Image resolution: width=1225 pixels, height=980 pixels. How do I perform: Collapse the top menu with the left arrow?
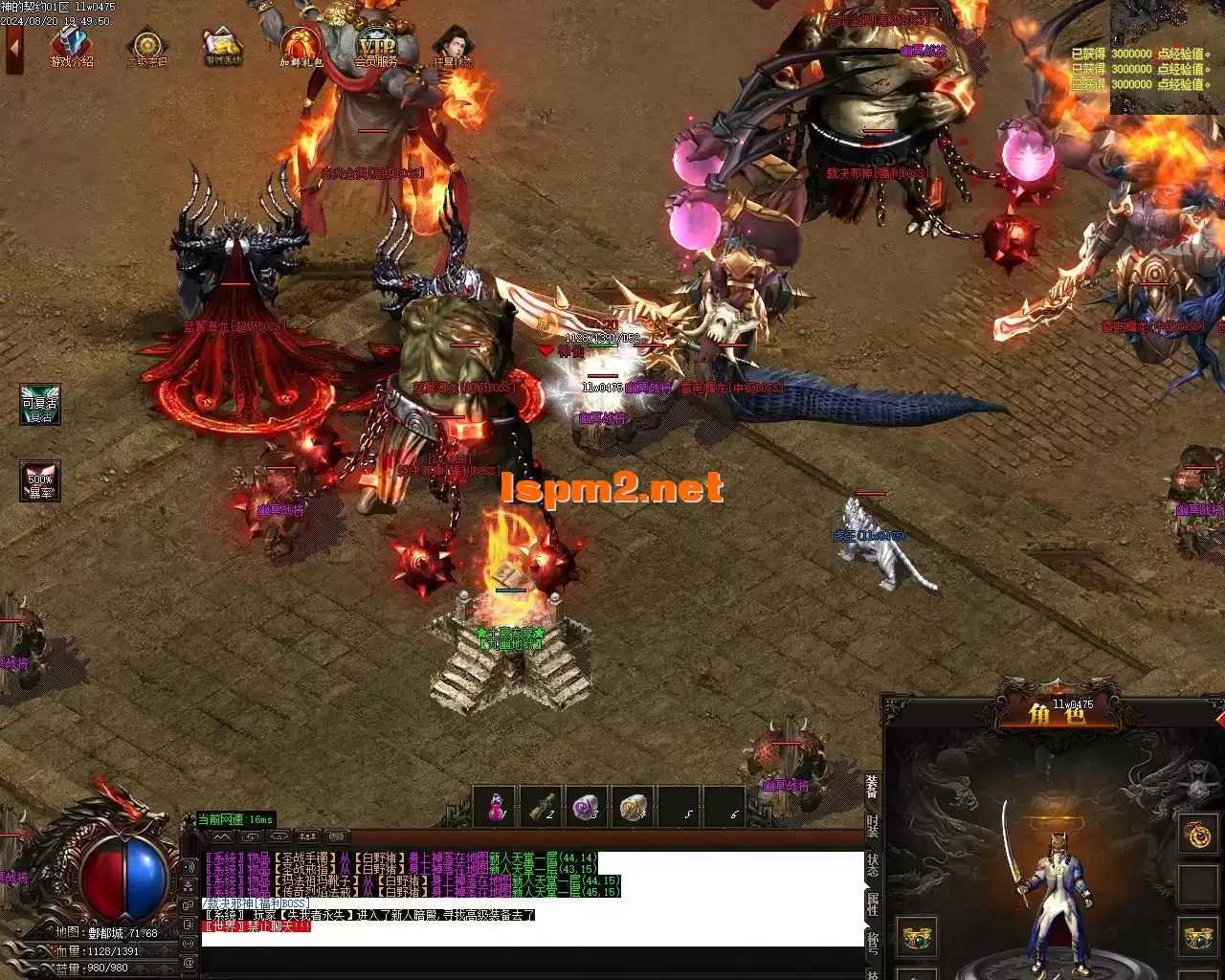[x=13, y=49]
